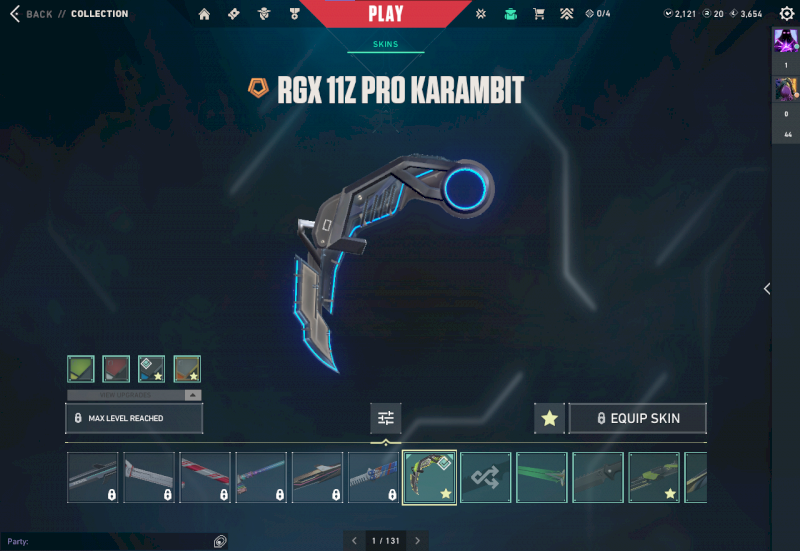Go to the previous skin page arrow
Image resolution: width=800 pixels, height=551 pixels.
click(353, 541)
